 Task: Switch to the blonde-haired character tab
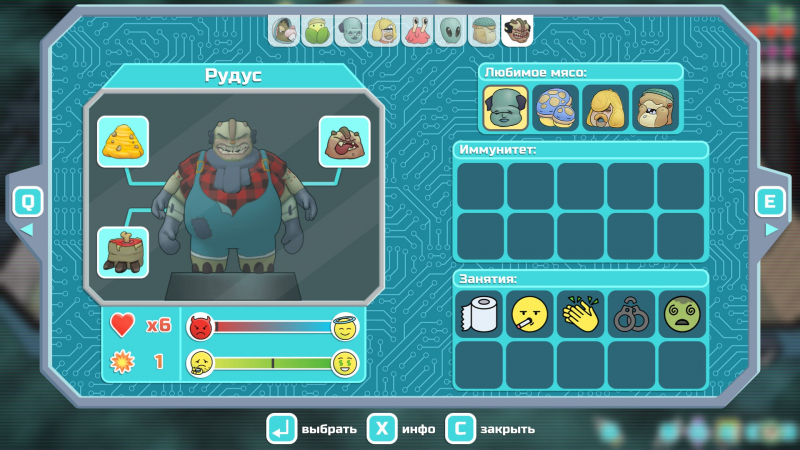pos(384,31)
